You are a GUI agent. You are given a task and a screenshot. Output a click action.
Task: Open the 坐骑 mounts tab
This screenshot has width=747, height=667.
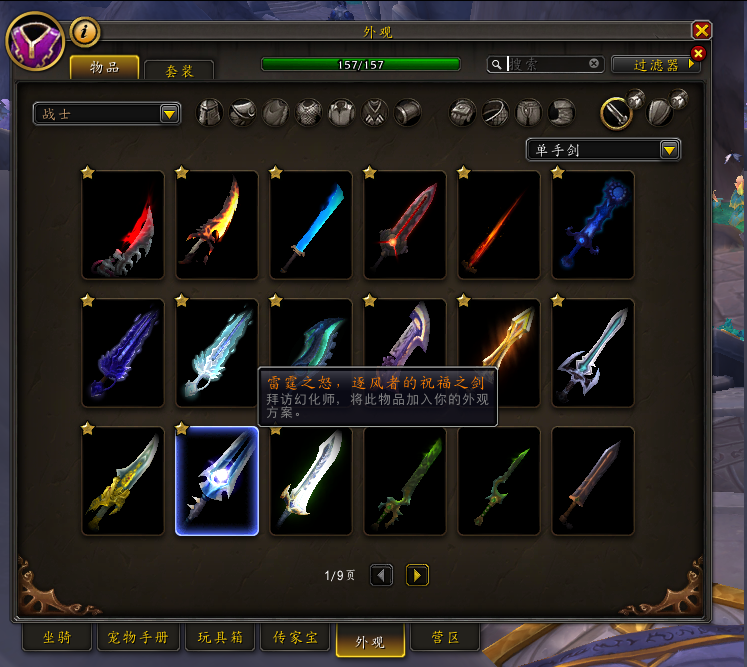(56, 637)
